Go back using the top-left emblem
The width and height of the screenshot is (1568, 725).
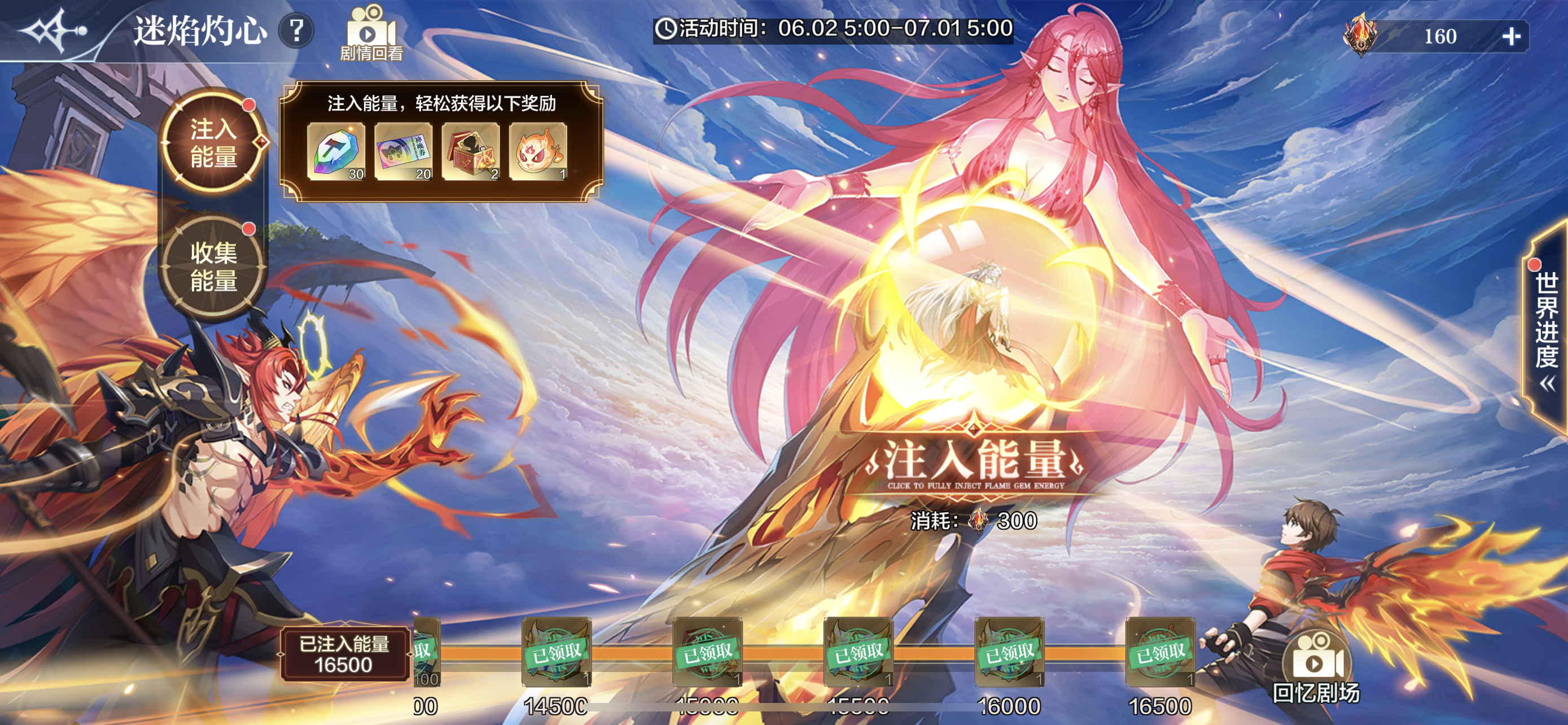54,30
